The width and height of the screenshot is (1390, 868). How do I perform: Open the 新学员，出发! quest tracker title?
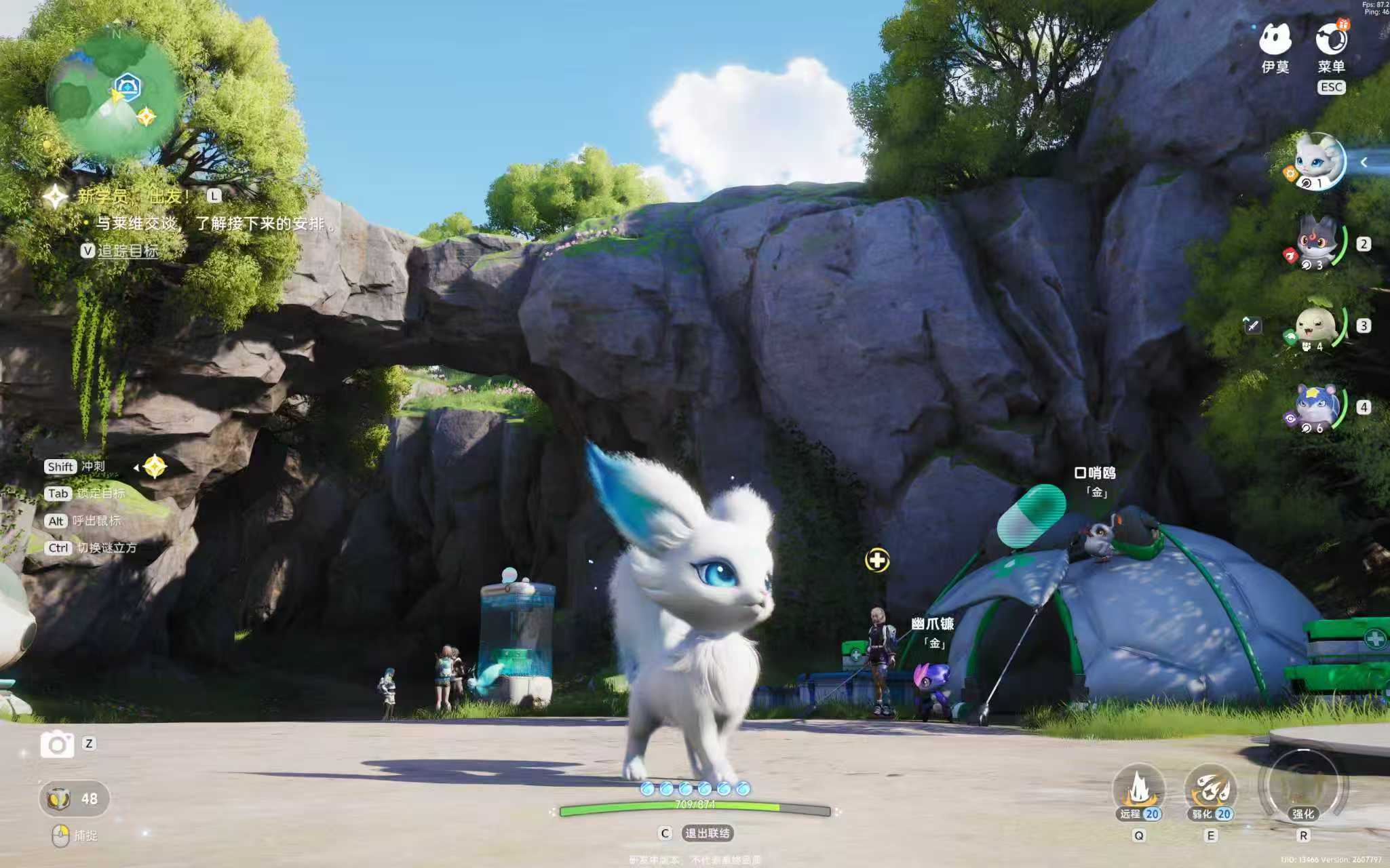132,197
